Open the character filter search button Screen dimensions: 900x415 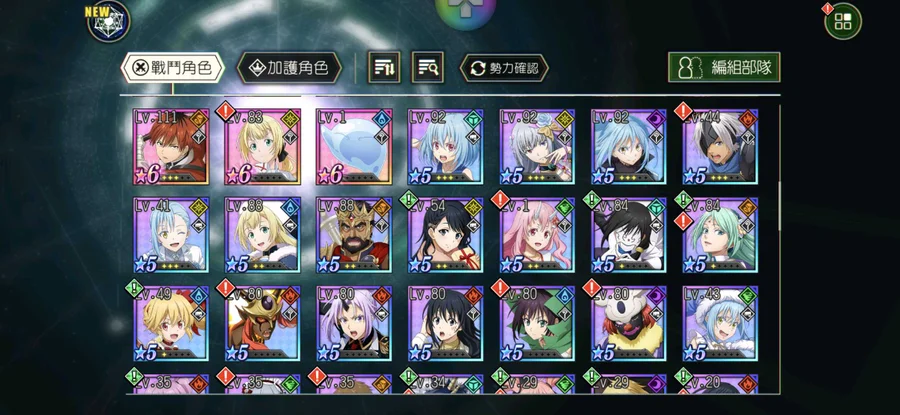point(430,68)
